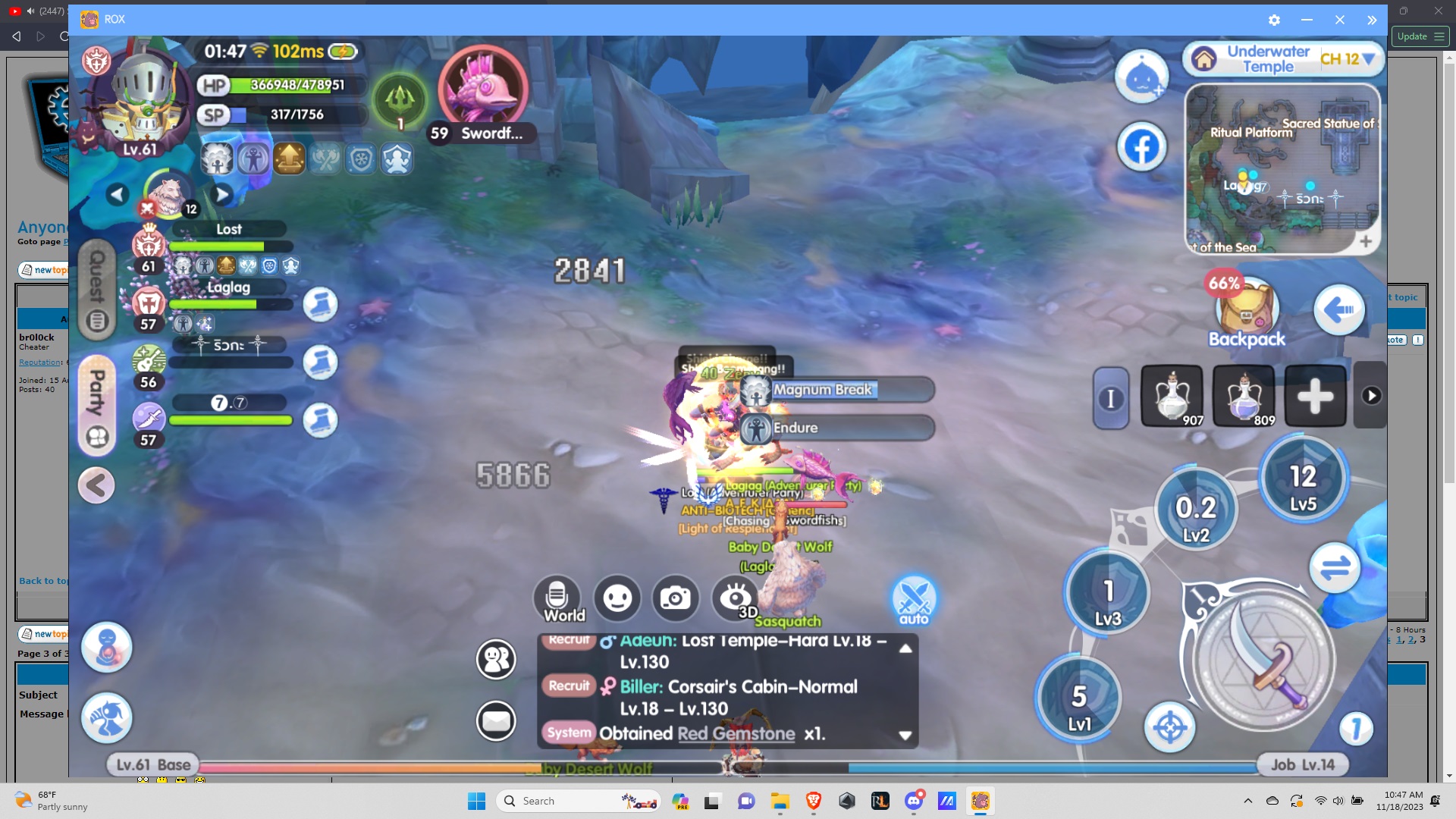Enable auto battle mode

coord(914,599)
